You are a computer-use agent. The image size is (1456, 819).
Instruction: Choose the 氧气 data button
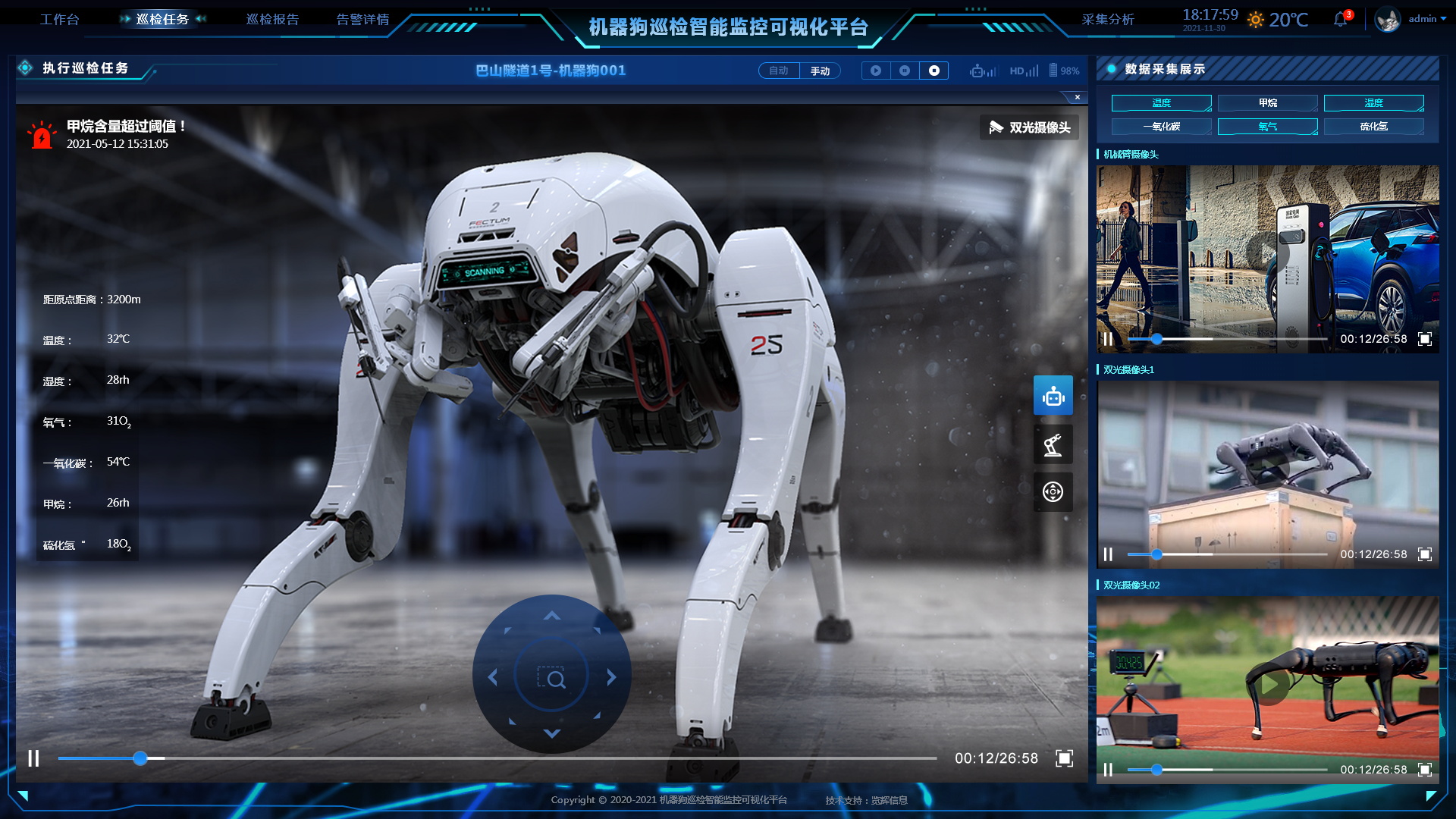[1267, 127]
